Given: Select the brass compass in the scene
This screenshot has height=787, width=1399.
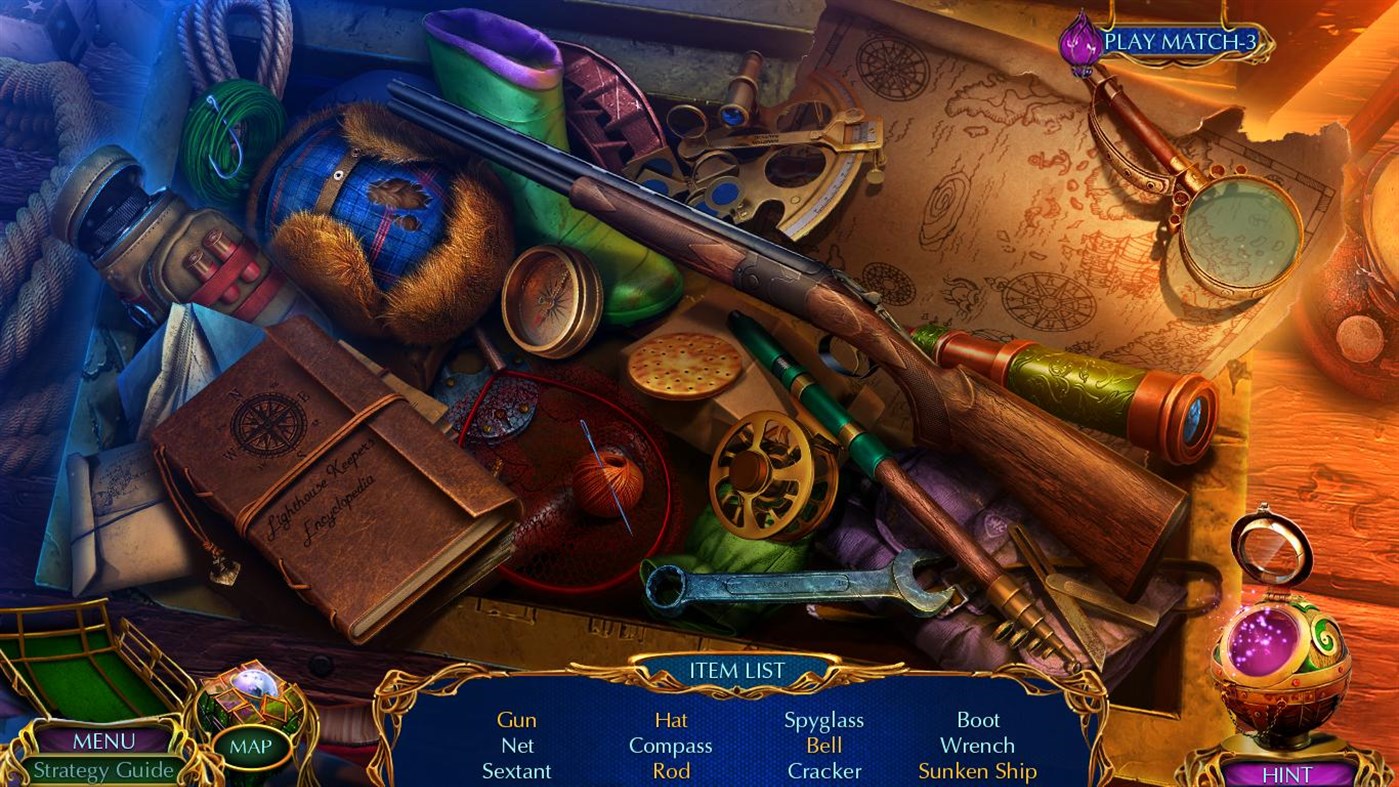Looking at the screenshot, I should (545, 300).
